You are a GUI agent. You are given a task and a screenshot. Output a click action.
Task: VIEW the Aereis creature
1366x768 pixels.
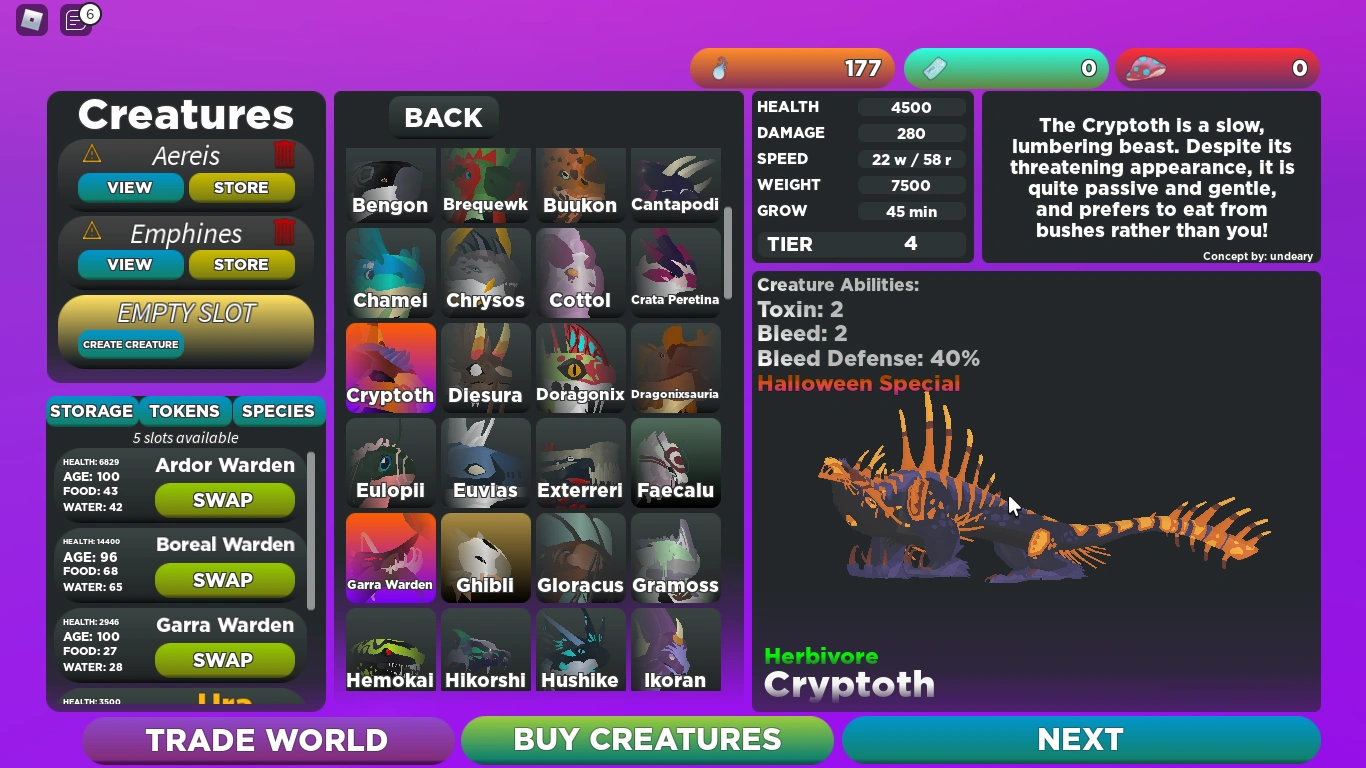point(130,187)
